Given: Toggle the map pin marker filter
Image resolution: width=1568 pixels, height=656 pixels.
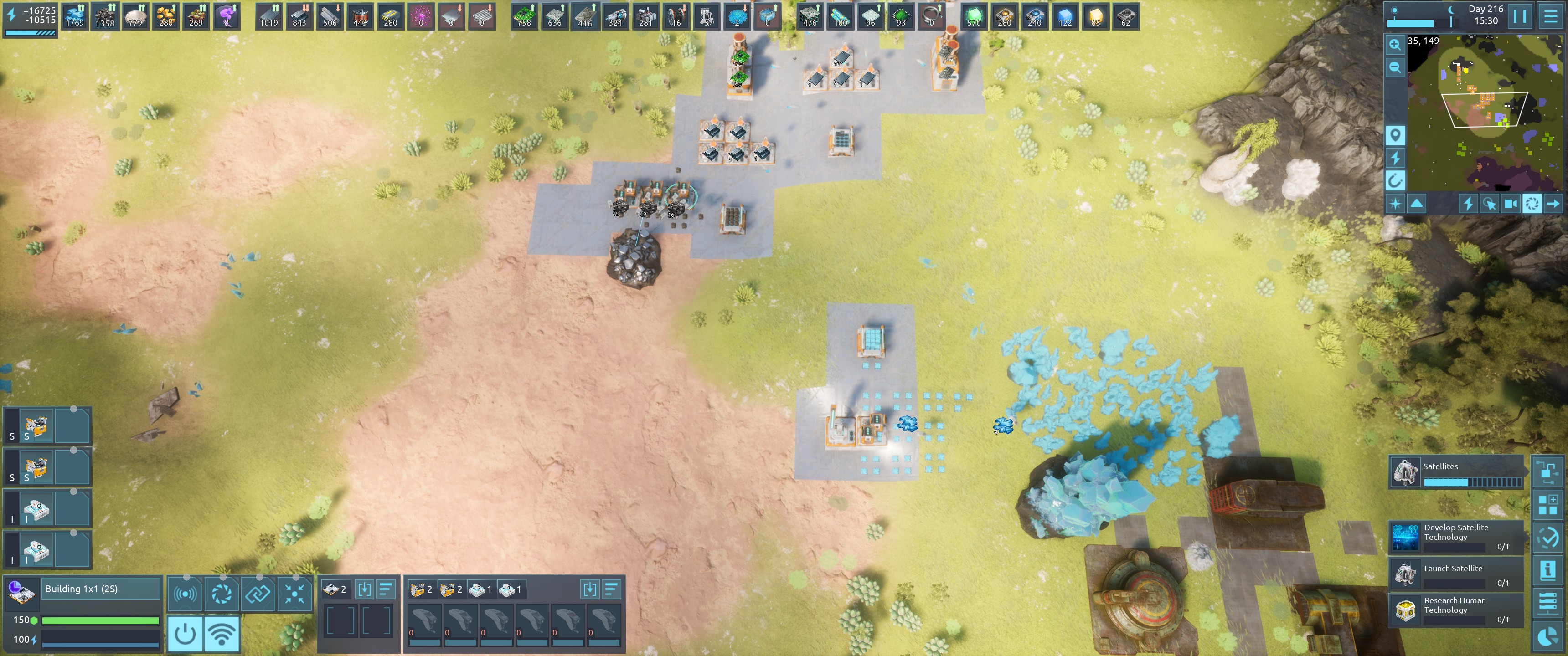Looking at the screenshot, I should (x=1394, y=134).
